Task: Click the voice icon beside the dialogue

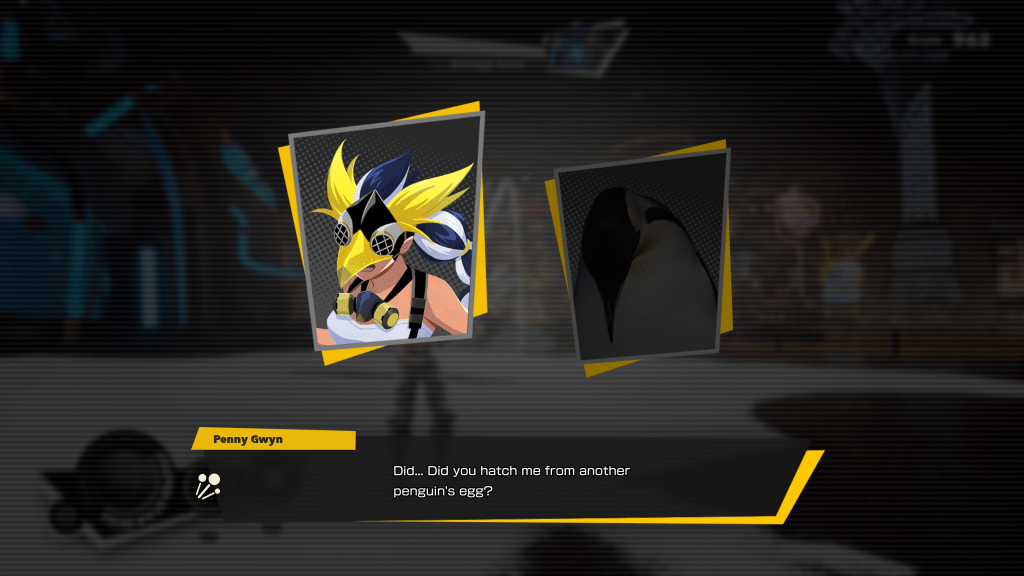Action: (x=208, y=486)
